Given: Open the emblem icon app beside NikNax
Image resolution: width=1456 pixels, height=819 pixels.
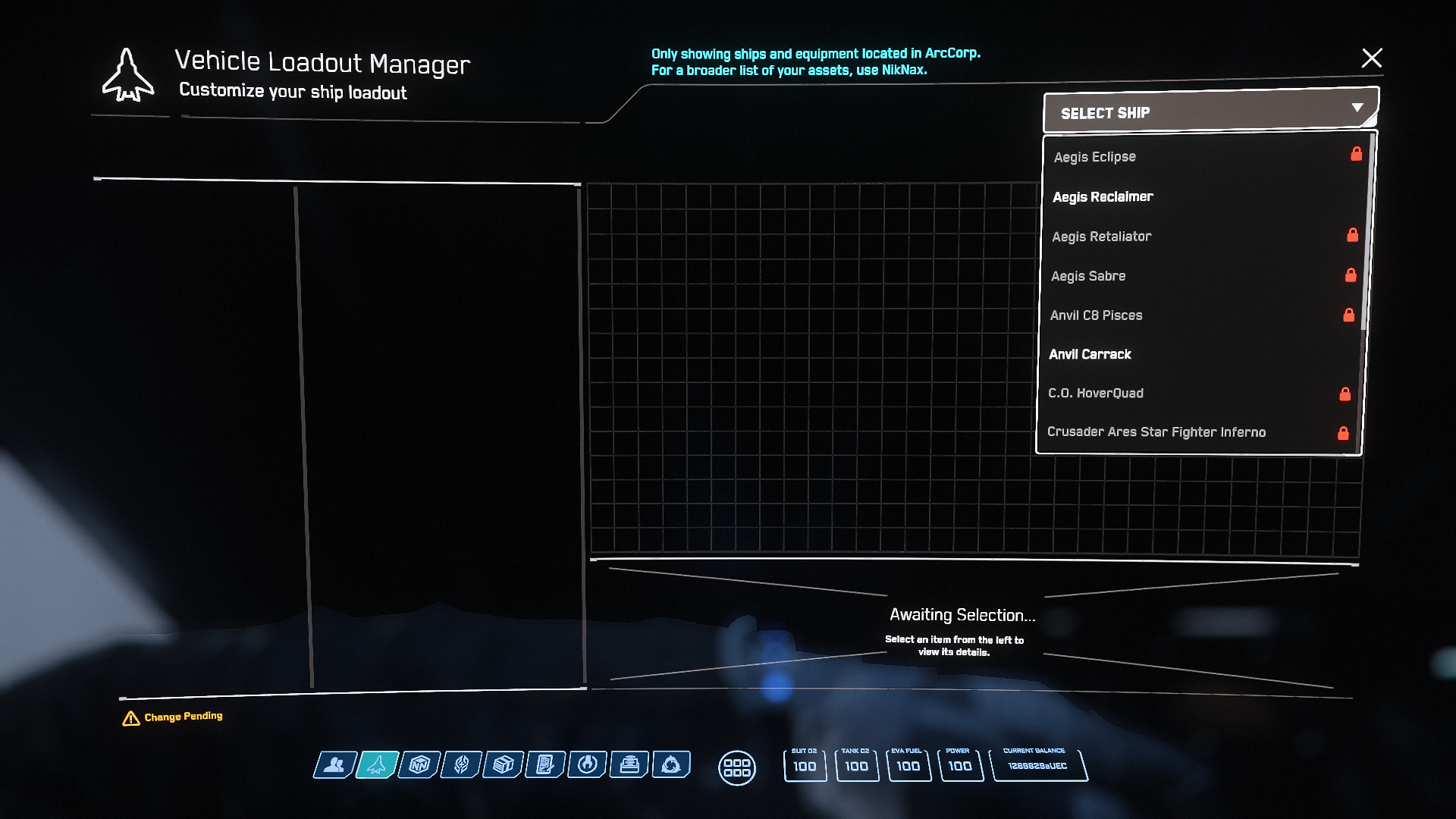Looking at the screenshot, I should point(461,765).
